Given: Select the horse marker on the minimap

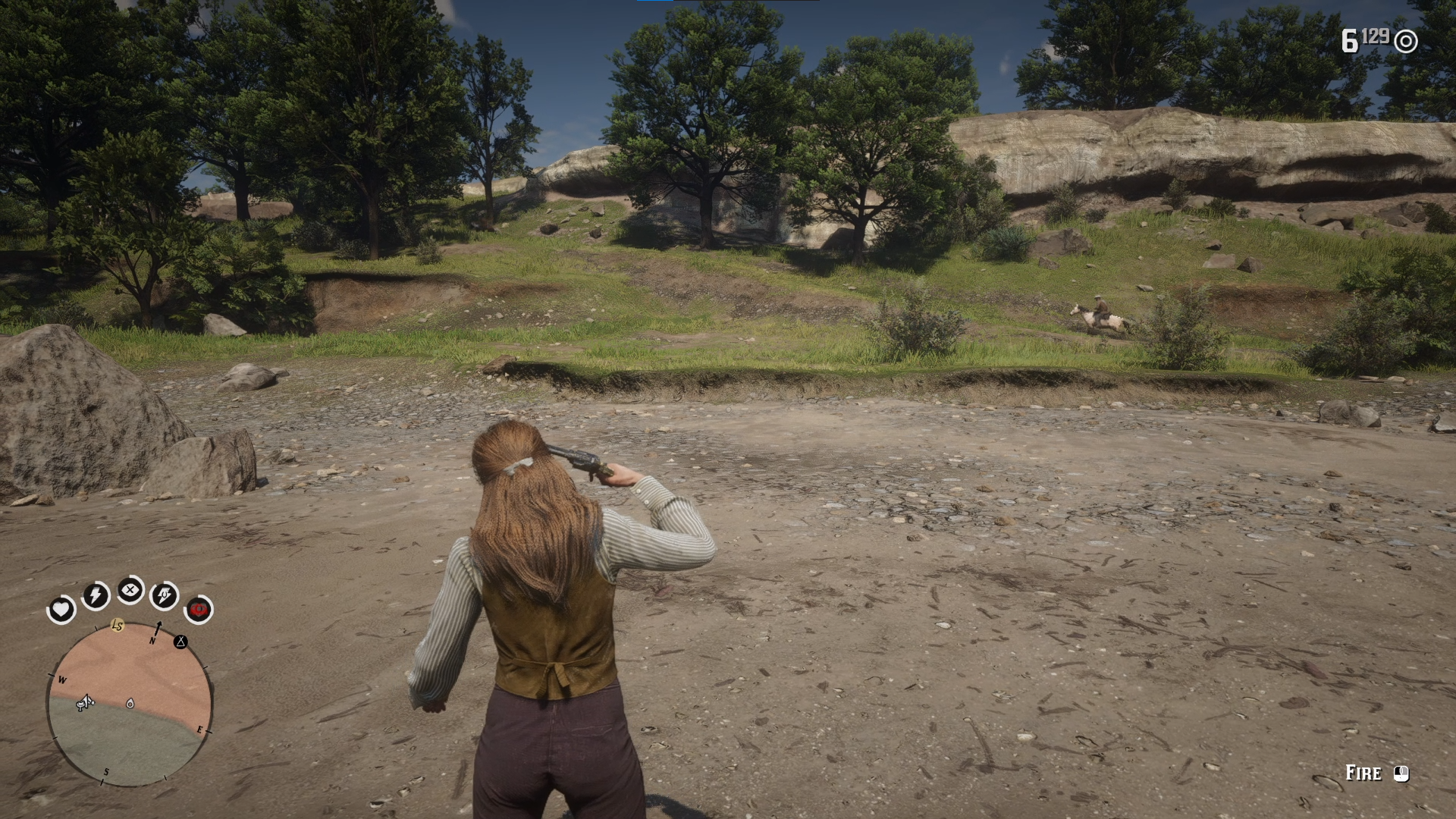Looking at the screenshot, I should point(85,703).
